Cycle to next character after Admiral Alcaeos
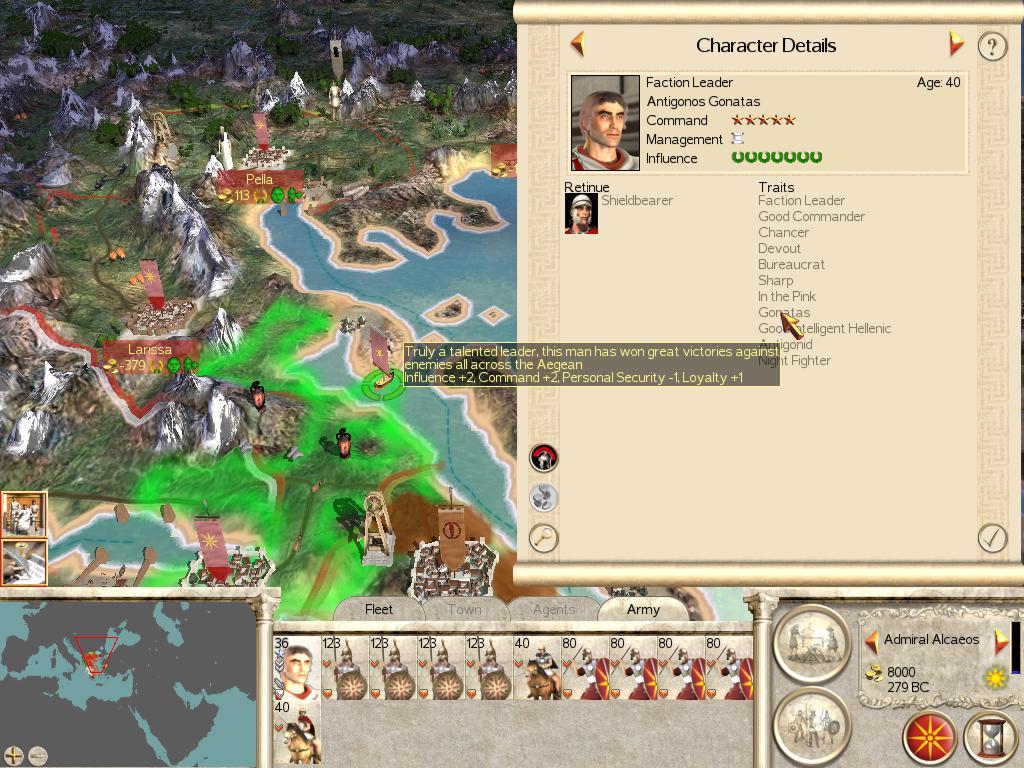The image size is (1024, 768). pos(1001,641)
